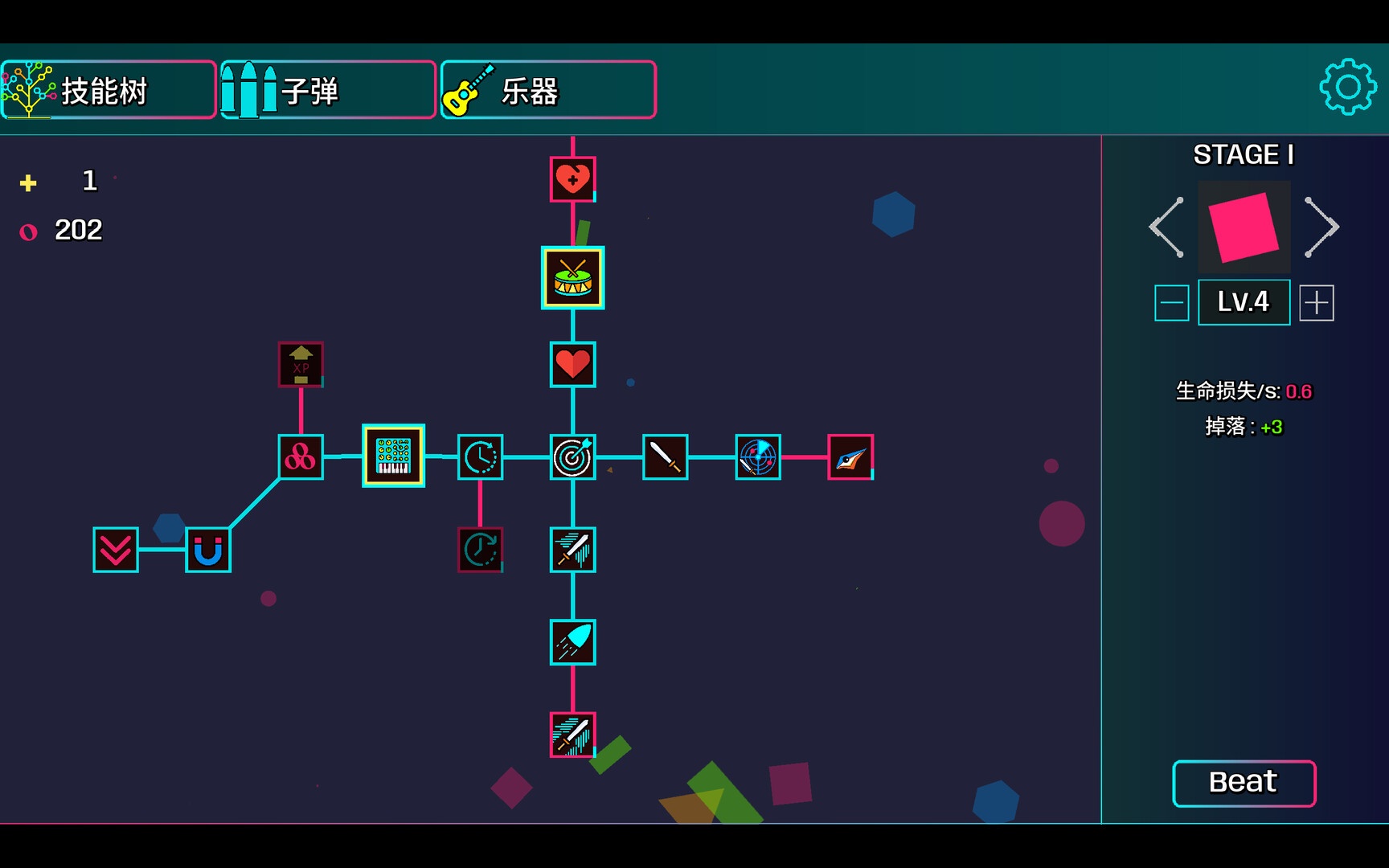
Task: Select the drum skill node
Action: pos(572,277)
